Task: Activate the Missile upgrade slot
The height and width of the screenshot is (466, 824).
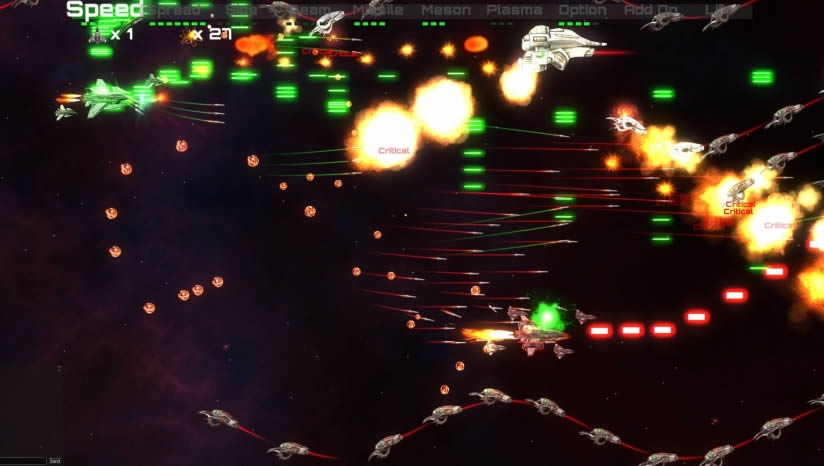Action: 378,10
